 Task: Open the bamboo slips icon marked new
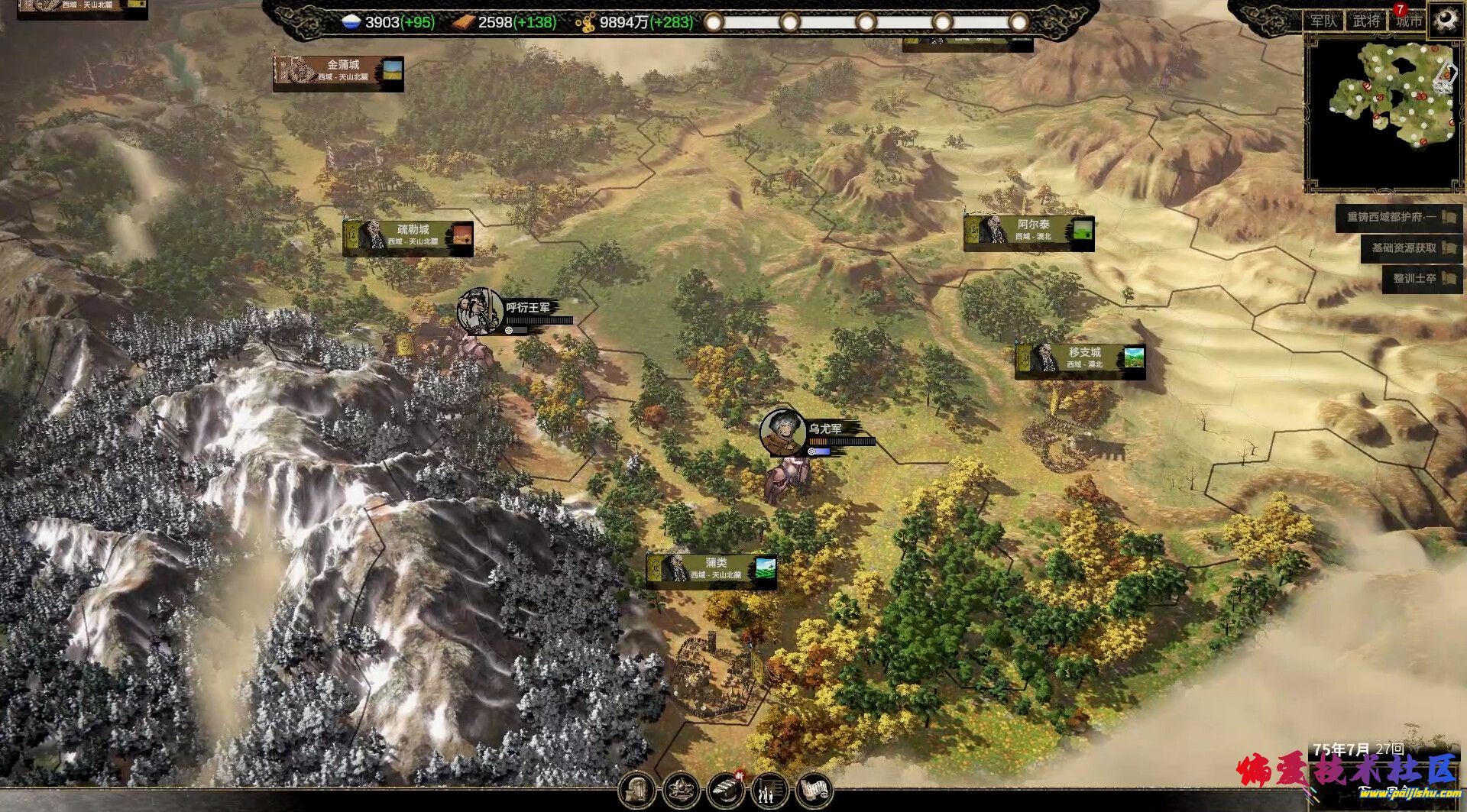pyautogui.click(x=725, y=790)
